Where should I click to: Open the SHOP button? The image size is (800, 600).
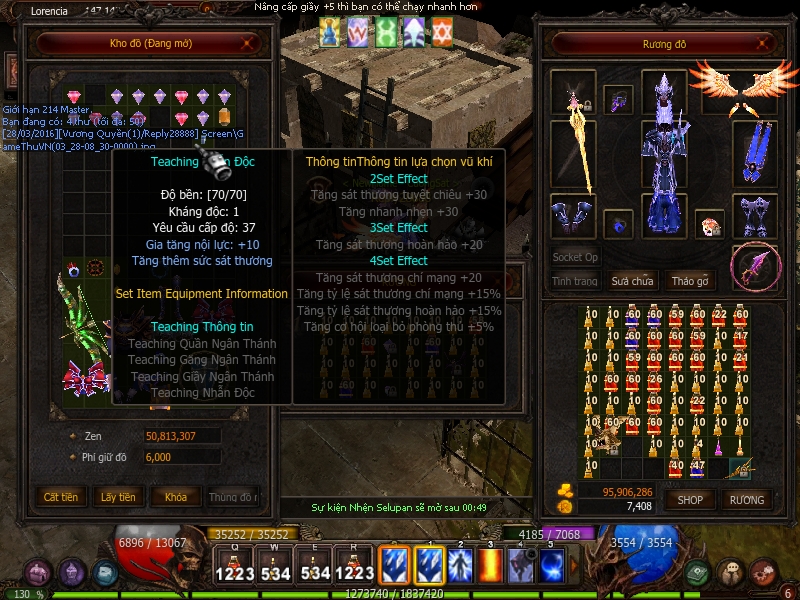(x=690, y=499)
